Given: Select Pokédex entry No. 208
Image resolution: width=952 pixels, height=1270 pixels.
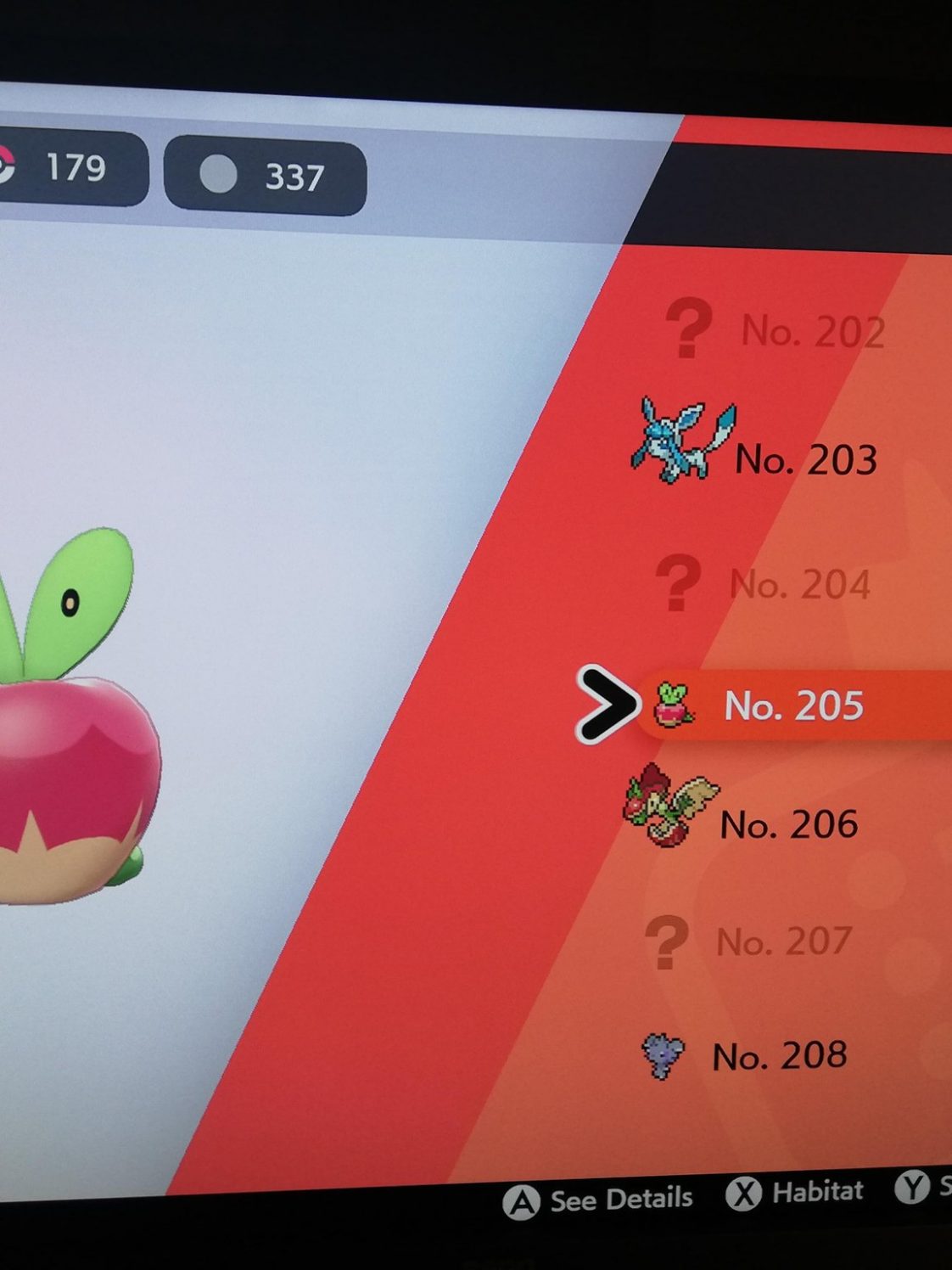Looking at the screenshot, I should tap(778, 1056).
